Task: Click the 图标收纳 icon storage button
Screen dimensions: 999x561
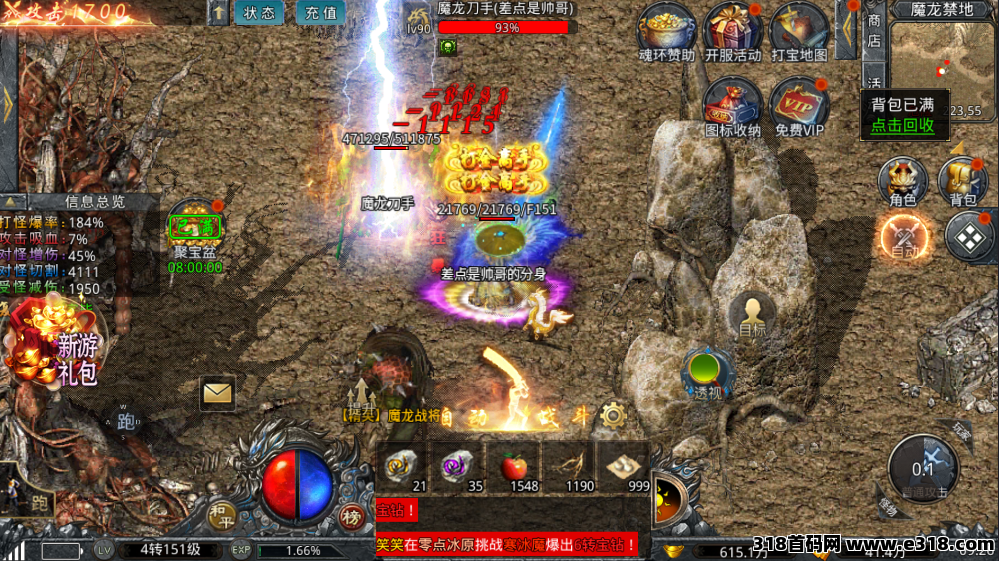Action: 732,105
